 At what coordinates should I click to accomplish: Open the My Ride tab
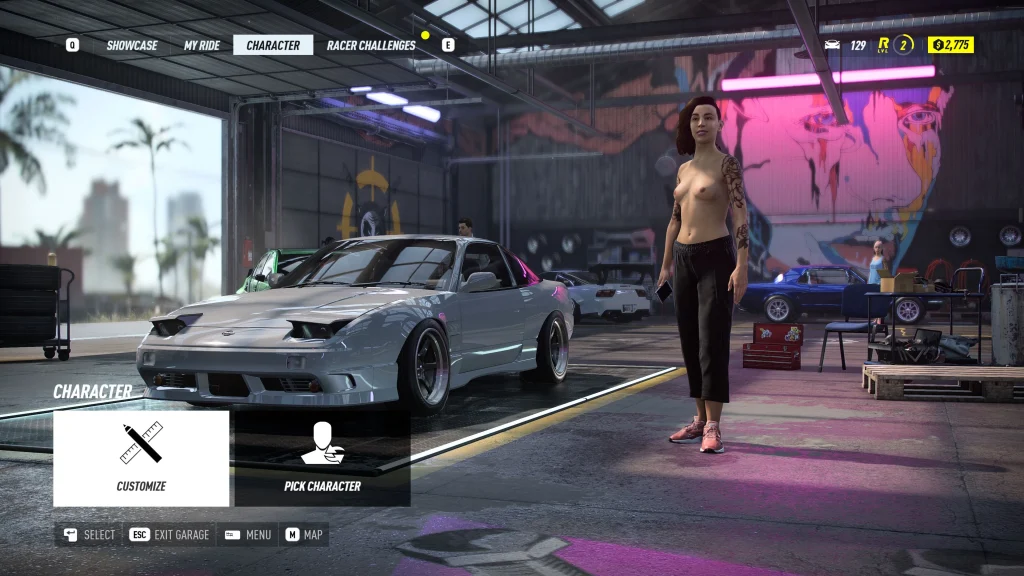tap(201, 45)
